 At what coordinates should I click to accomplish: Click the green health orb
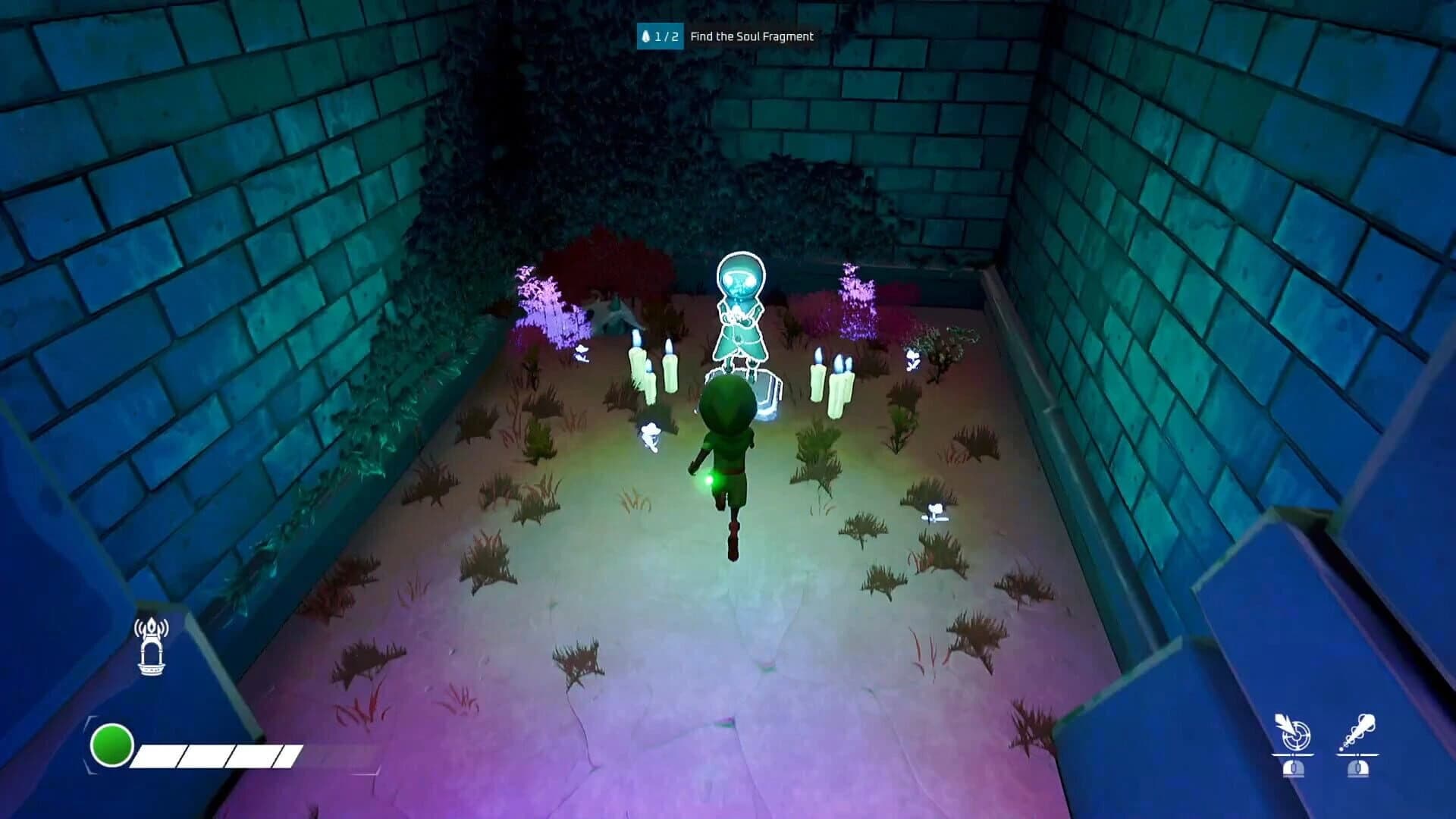pyautogui.click(x=112, y=745)
